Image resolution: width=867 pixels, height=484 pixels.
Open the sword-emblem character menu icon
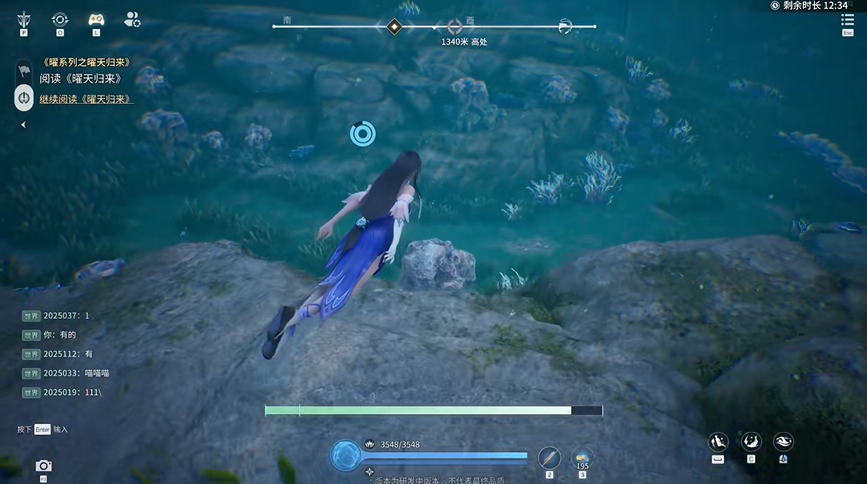point(23,19)
